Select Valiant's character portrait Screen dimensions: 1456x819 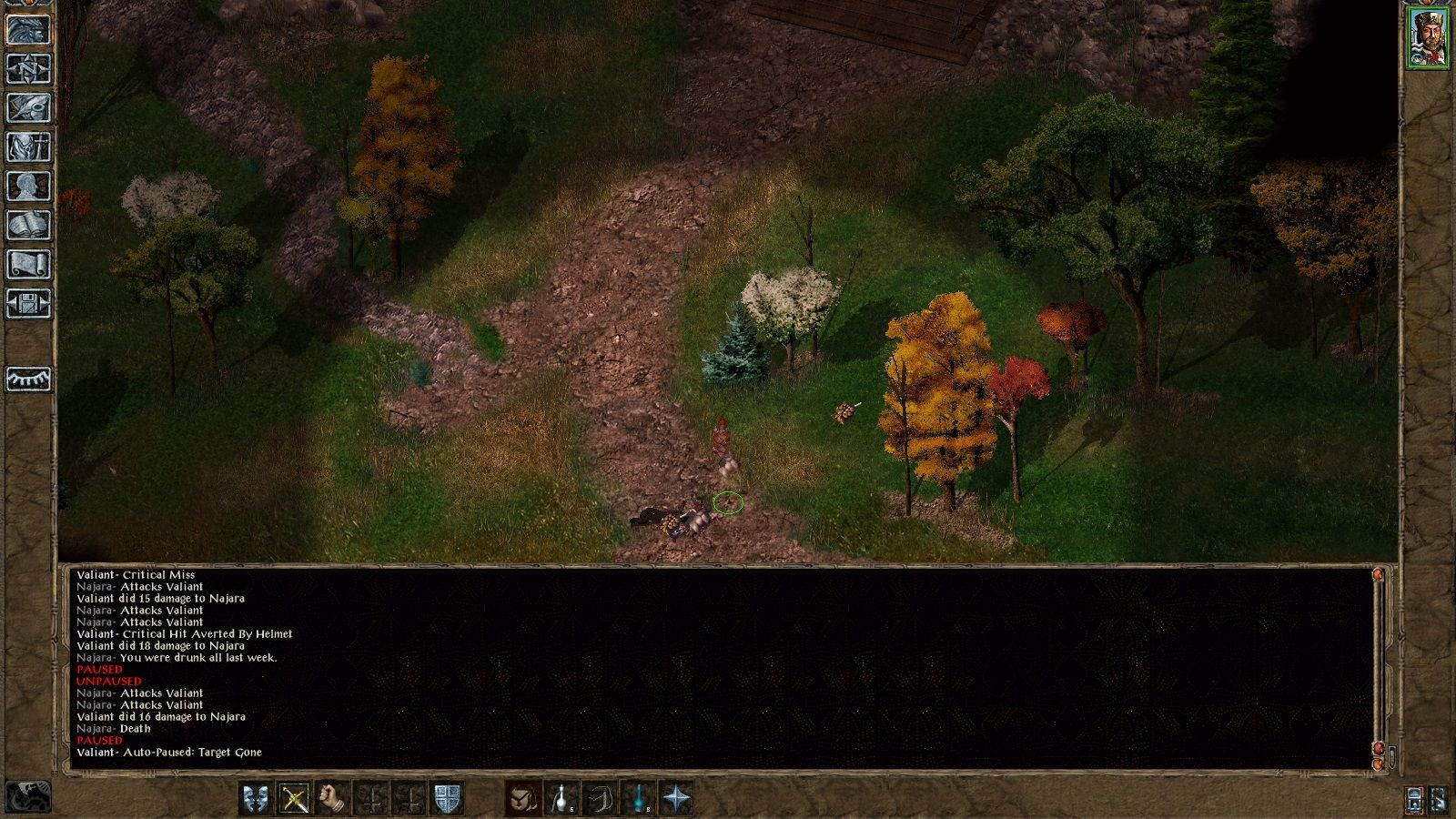point(1429,37)
